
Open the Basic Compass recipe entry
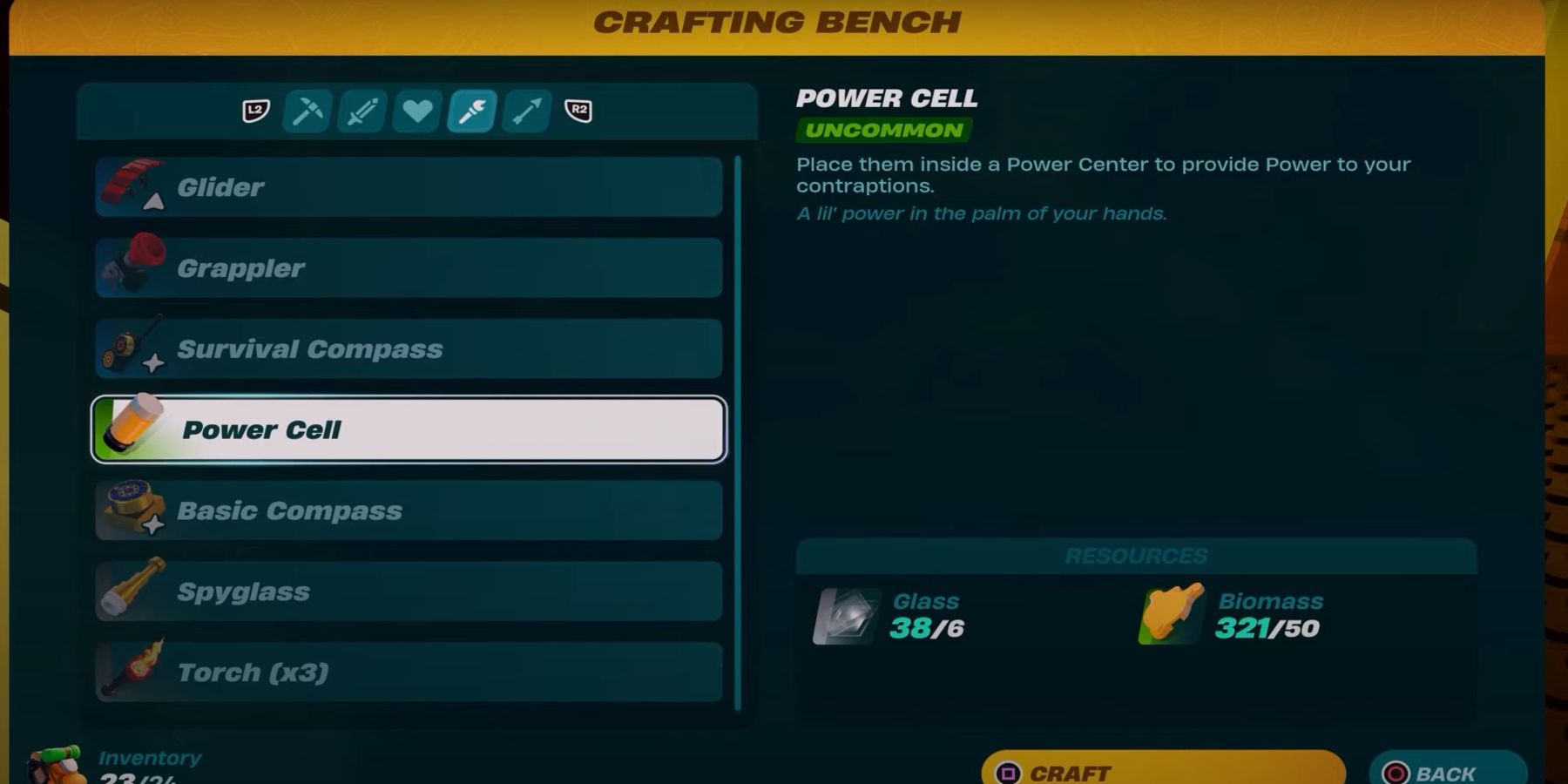coord(408,510)
